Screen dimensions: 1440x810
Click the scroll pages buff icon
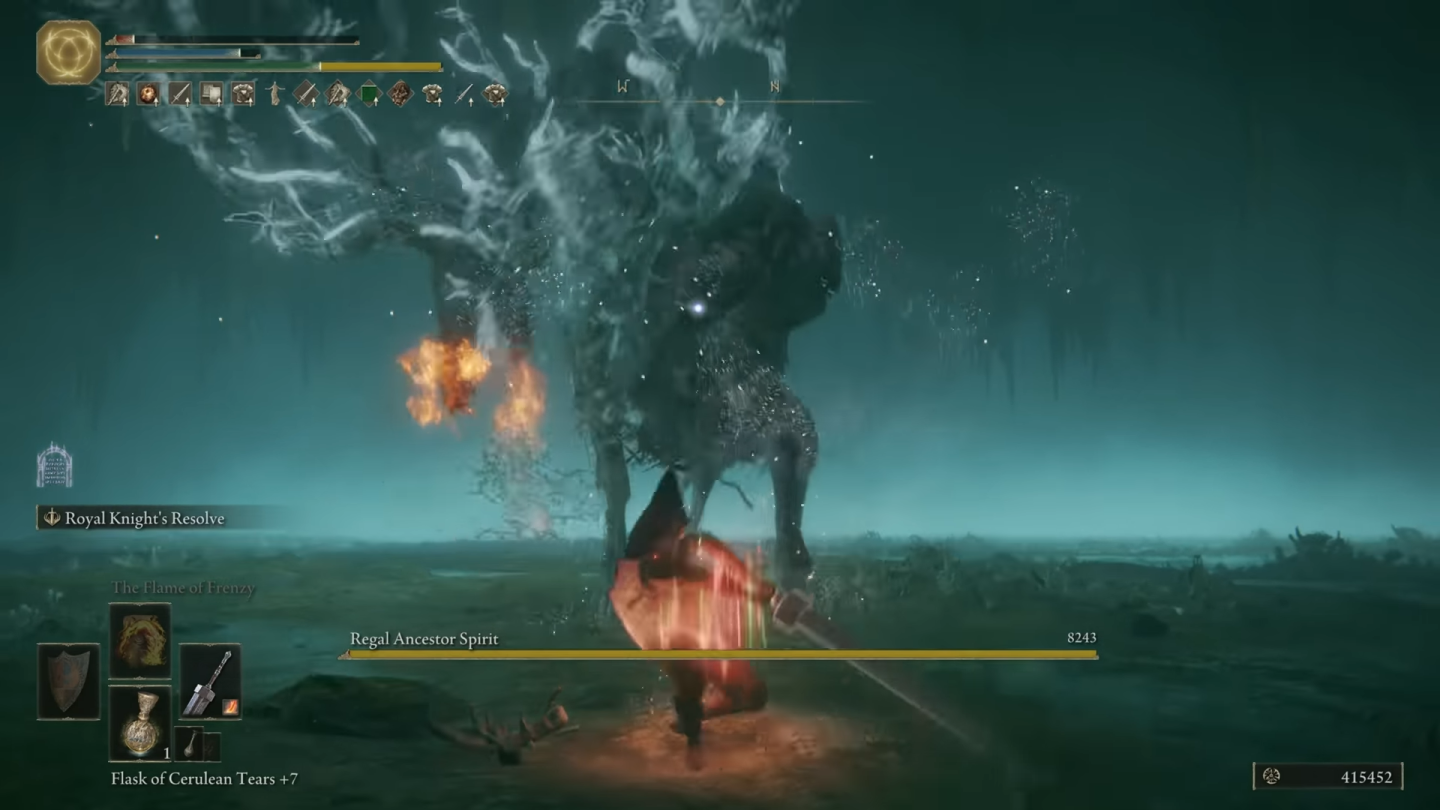[x=211, y=94]
